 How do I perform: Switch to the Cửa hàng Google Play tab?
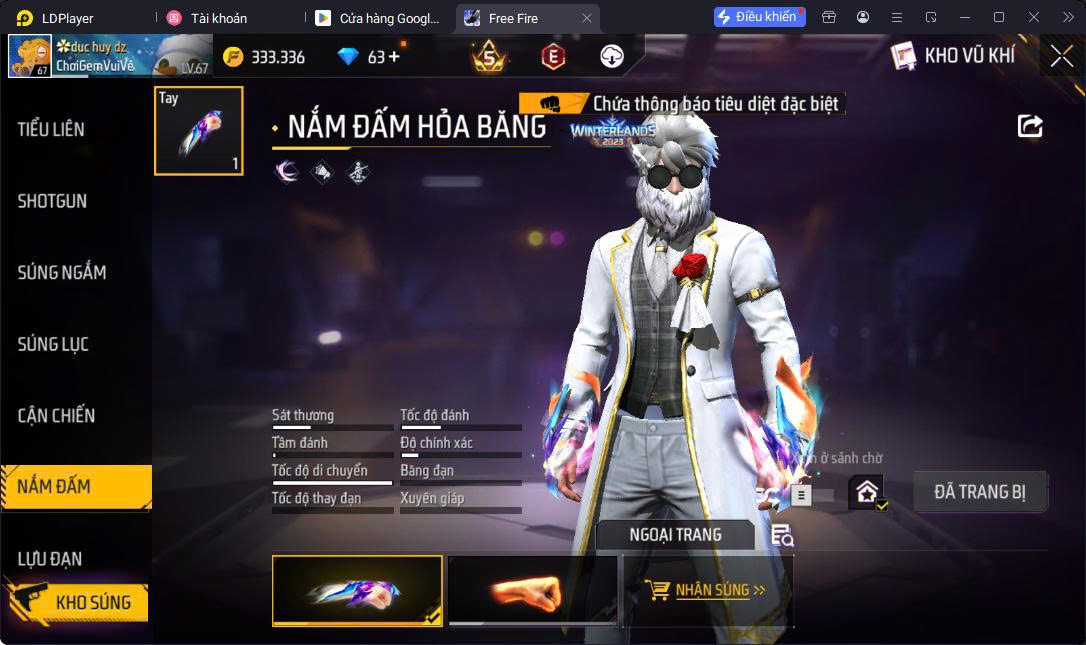[379, 18]
